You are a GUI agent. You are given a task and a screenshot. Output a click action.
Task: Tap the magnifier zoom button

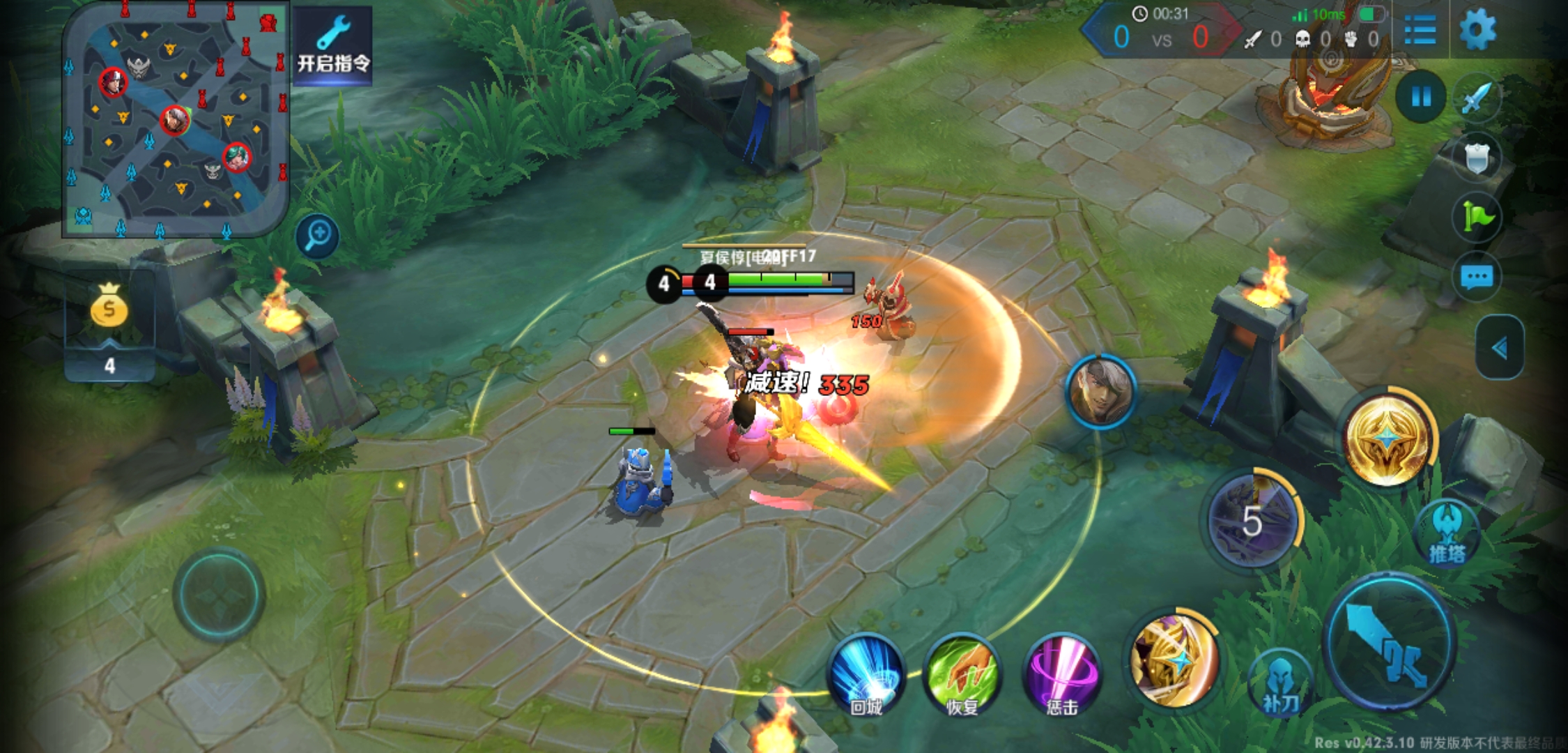point(318,236)
